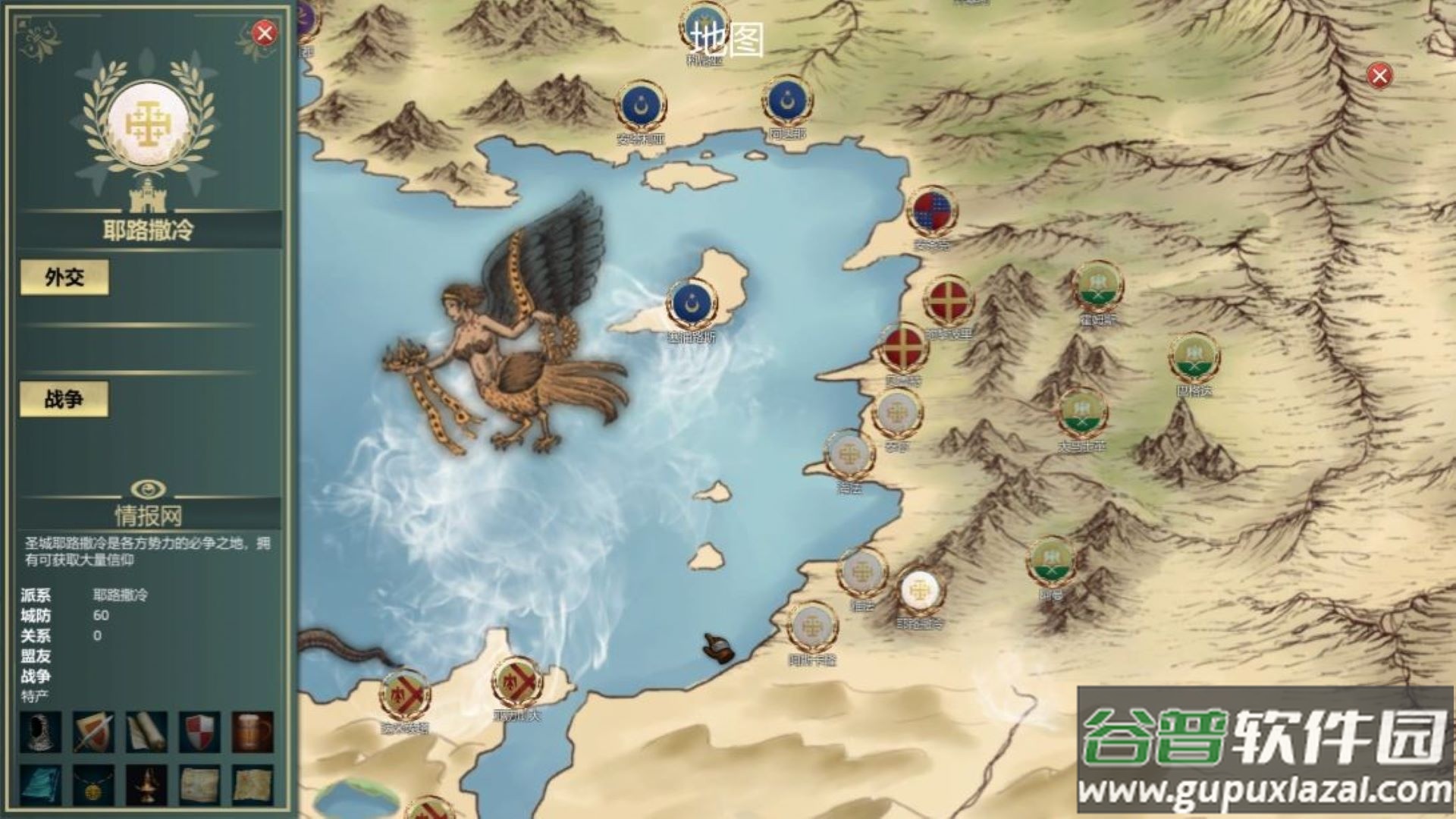Screen dimensions: 1456x819
Task: Select the bronze oil lamp specialty
Action: coord(146,784)
